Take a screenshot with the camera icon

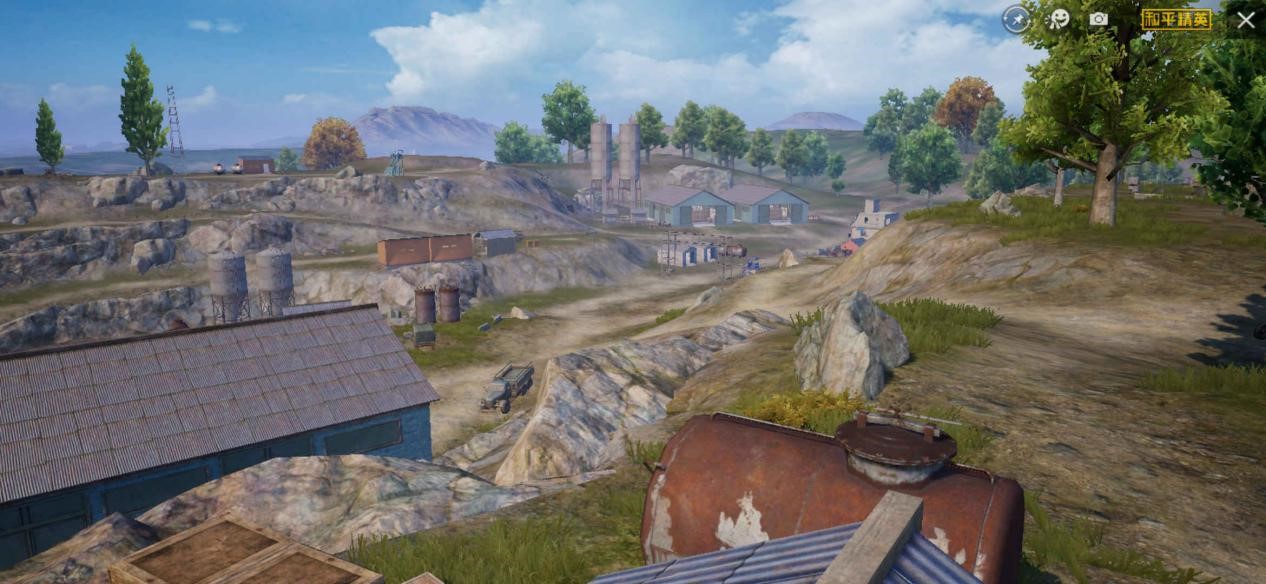pyautogui.click(x=1098, y=19)
